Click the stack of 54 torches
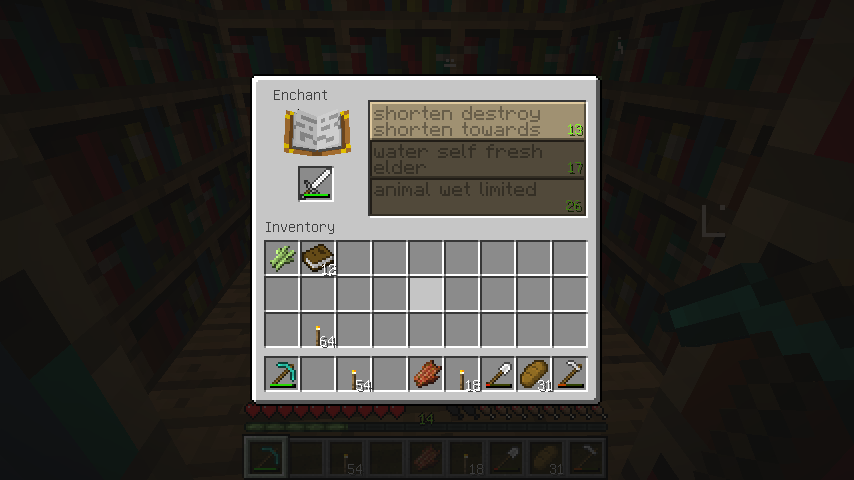The width and height of the screenshot is (854, 480). (x=353, y=374)
